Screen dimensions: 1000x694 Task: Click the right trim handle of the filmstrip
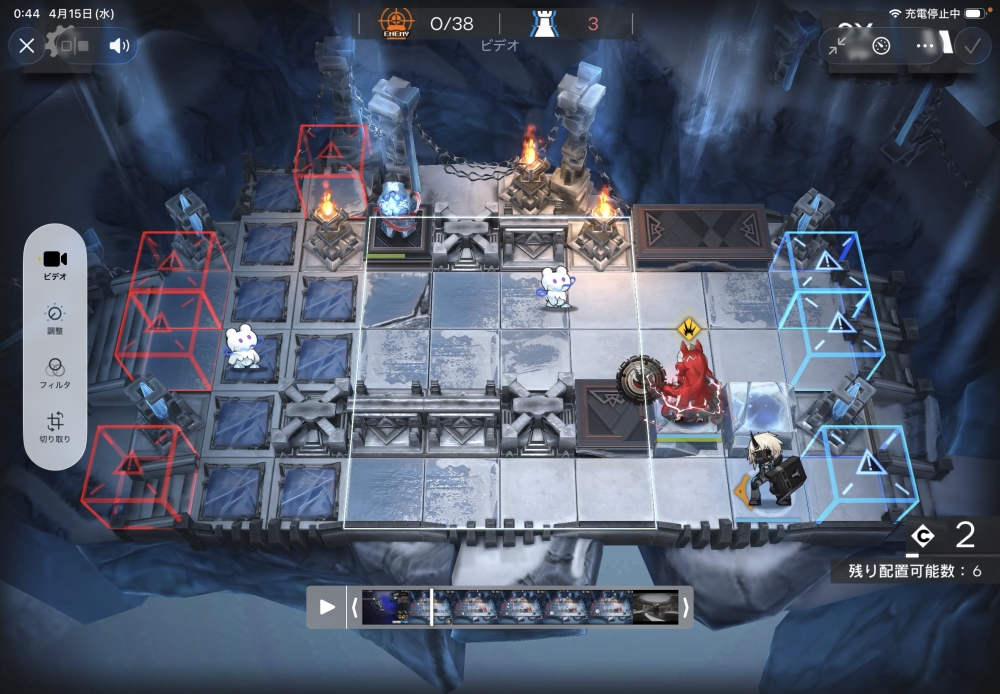click(686, 607)
